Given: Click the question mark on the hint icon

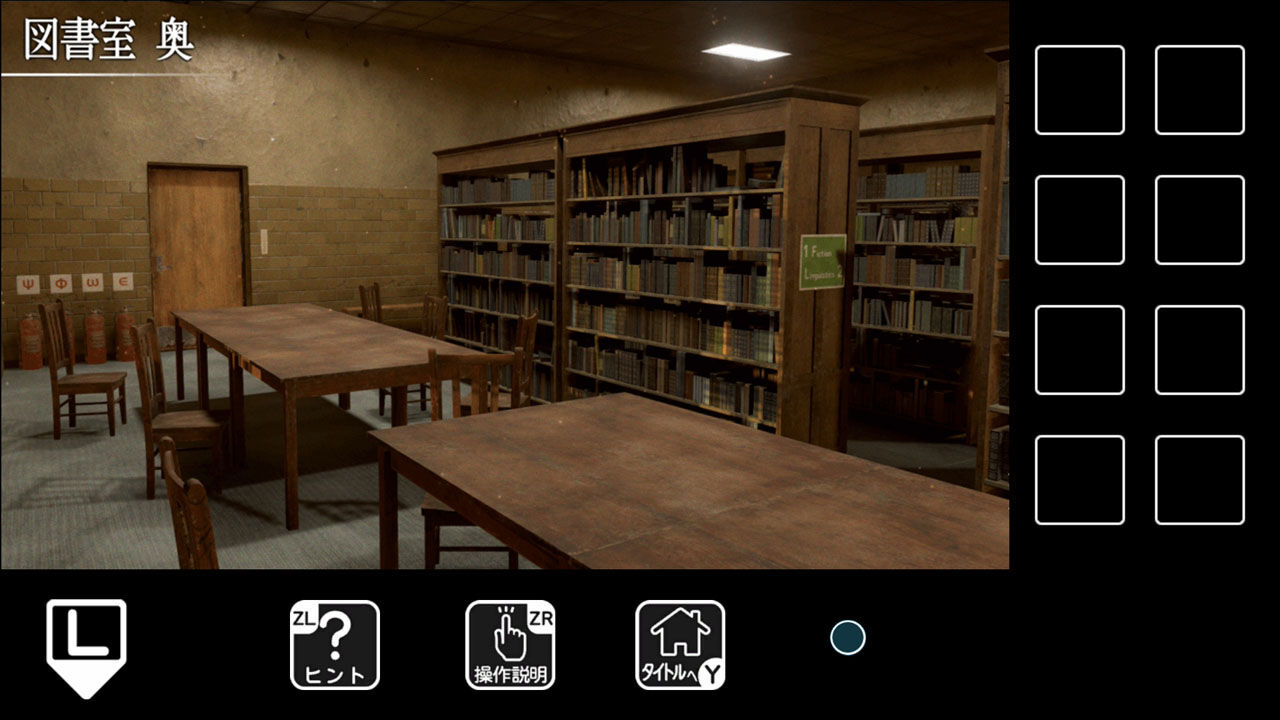Looking at the screenshot, I should (x=335, y=630).
